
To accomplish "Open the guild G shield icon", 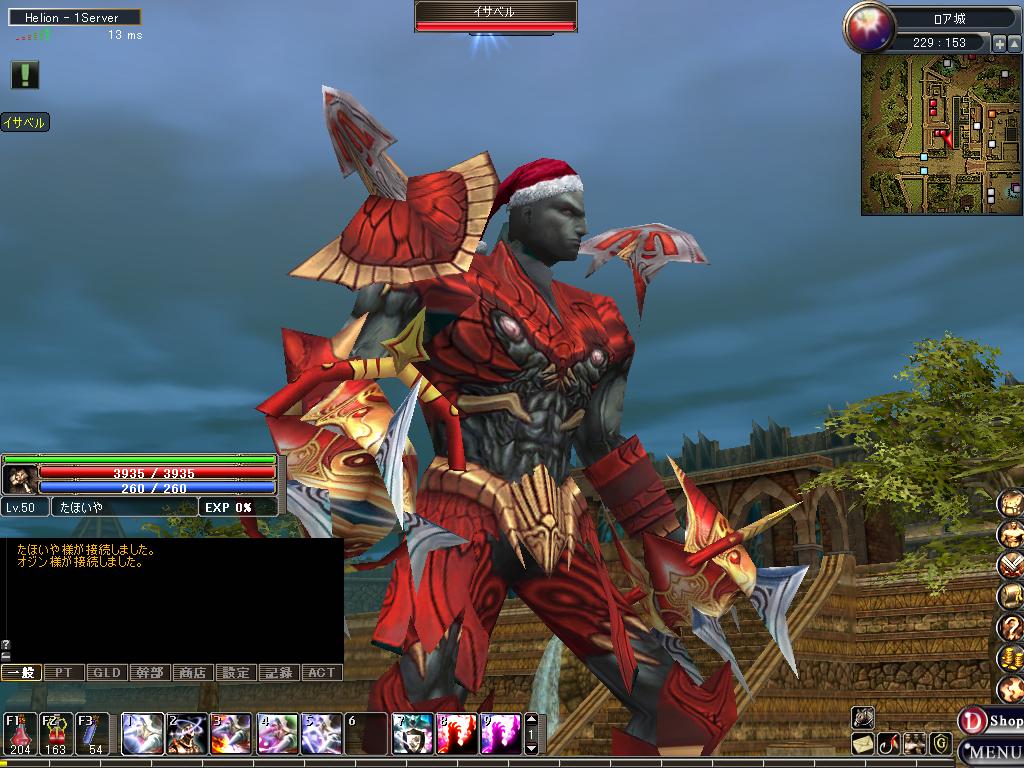I will pyautogui.click(x=940, y=744).
